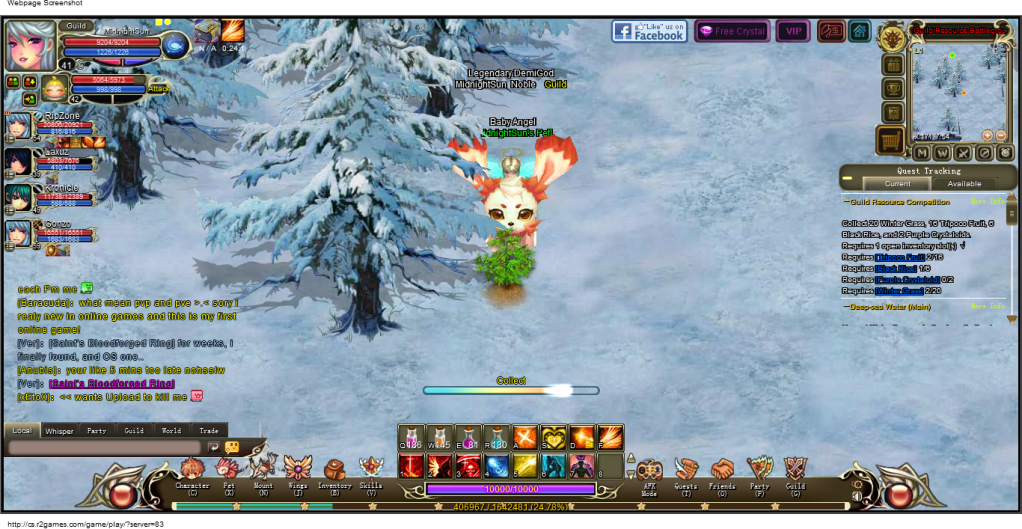
Task: Click the chat text input box
Action: [105, 447]
